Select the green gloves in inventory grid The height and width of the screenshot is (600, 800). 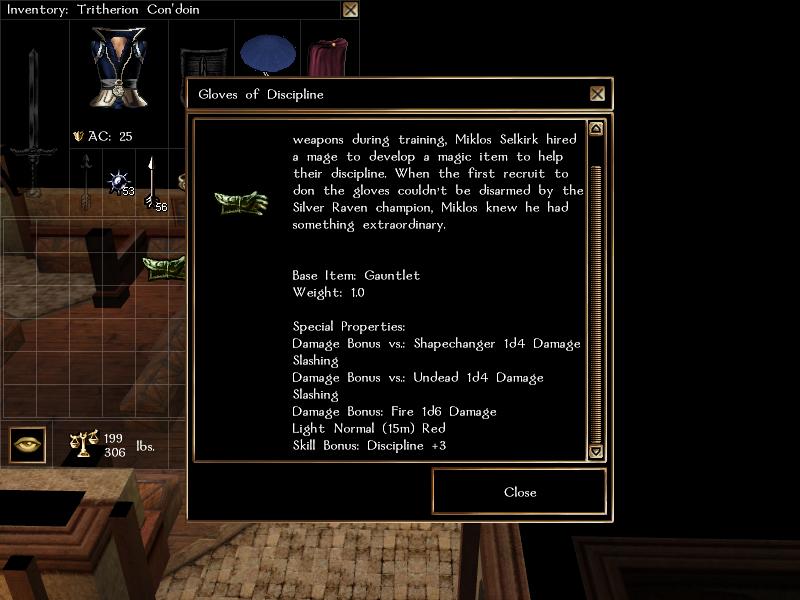[164, 266]
